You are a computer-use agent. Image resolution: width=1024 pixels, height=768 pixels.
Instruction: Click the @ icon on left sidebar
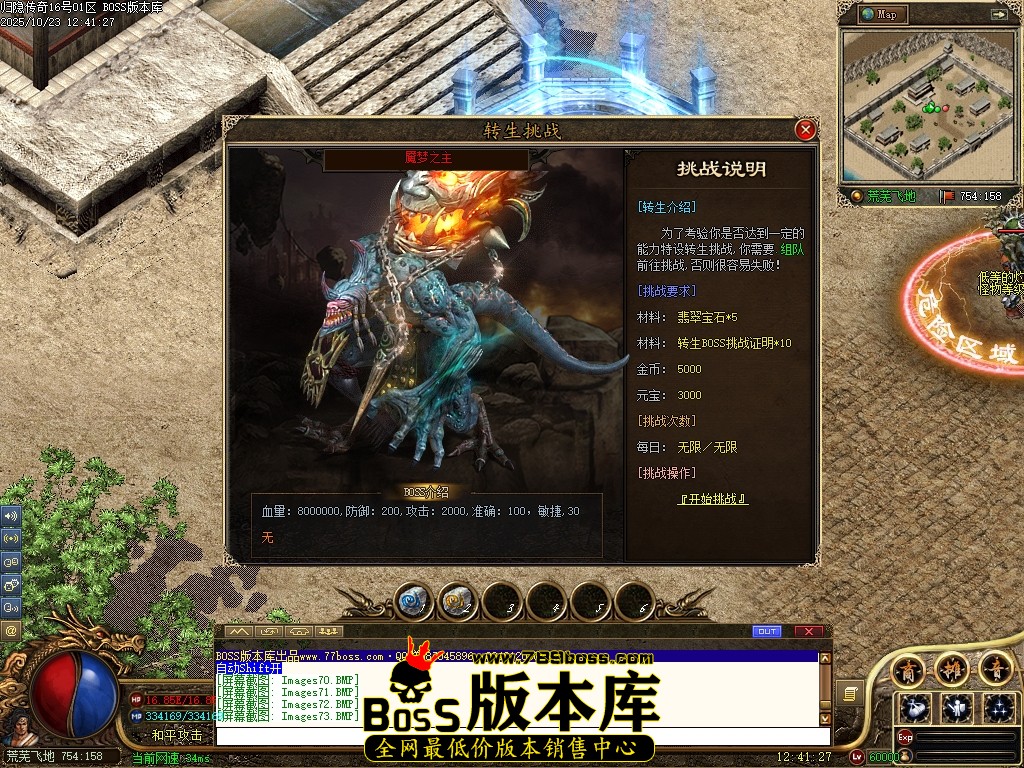(11, 631)
